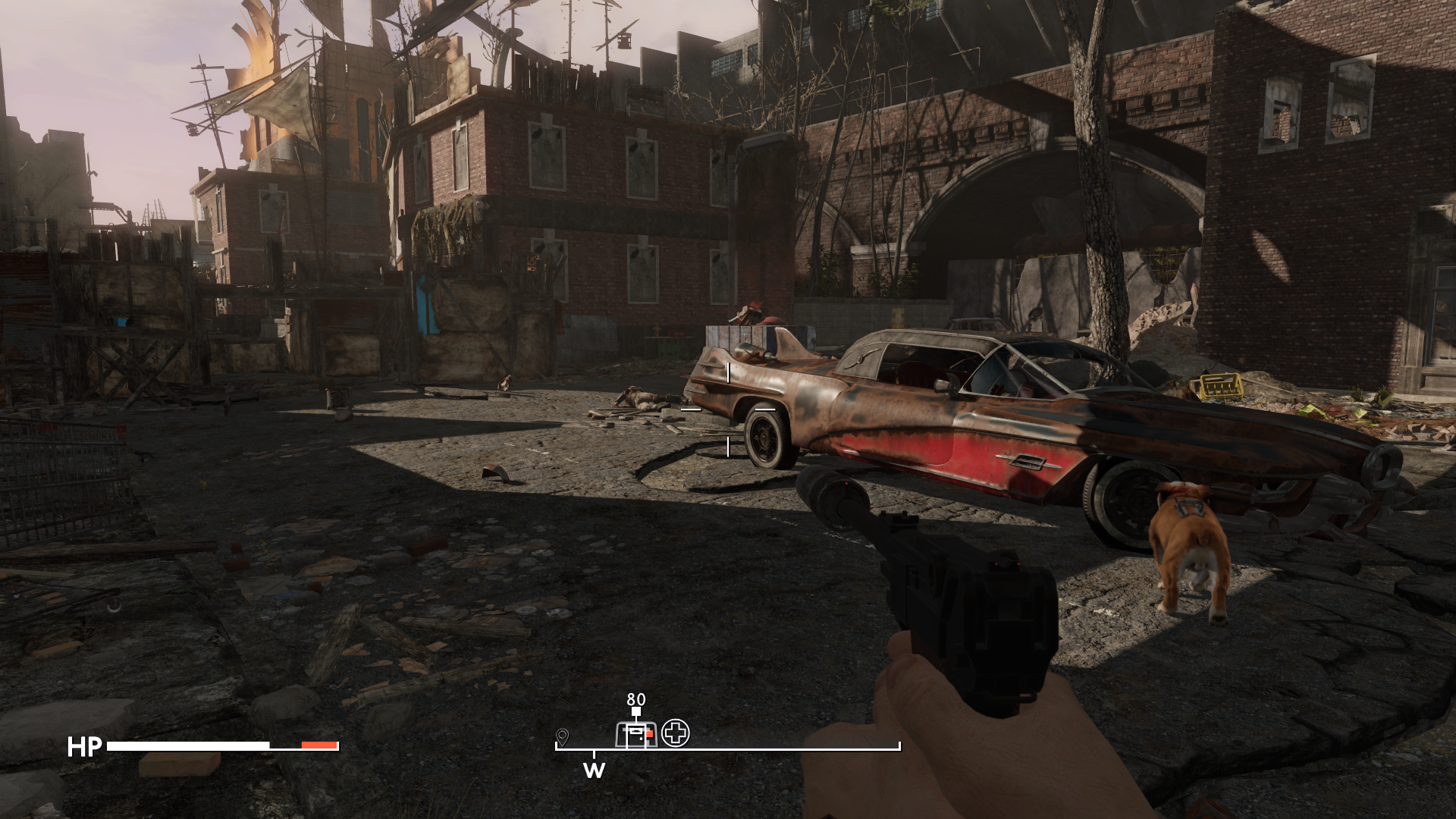Click the W heading on the compass bar
1456x819 pixels.
pyautogui.click(x=594, y=770)
